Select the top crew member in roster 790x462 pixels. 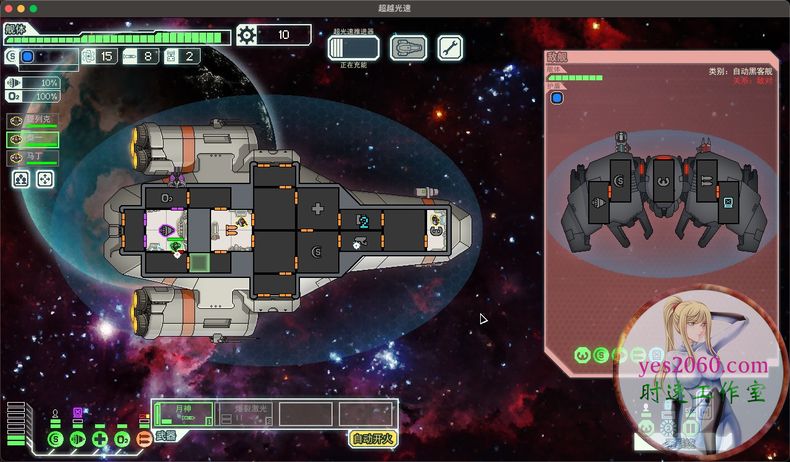coord(31,120)
